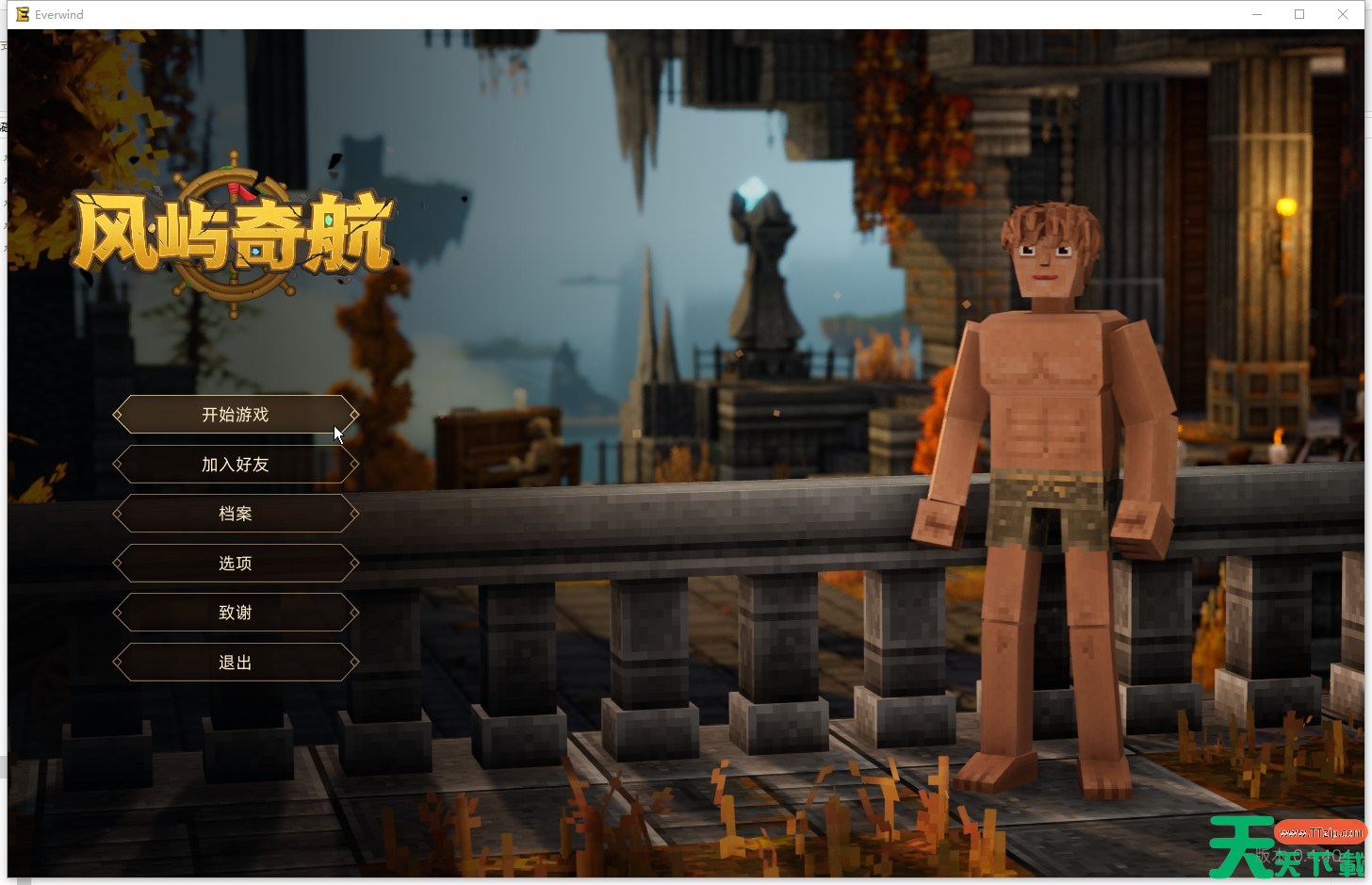Open the 选项 options menu
The width and height of the screenshot is (1372, 885).
[236, 564]
